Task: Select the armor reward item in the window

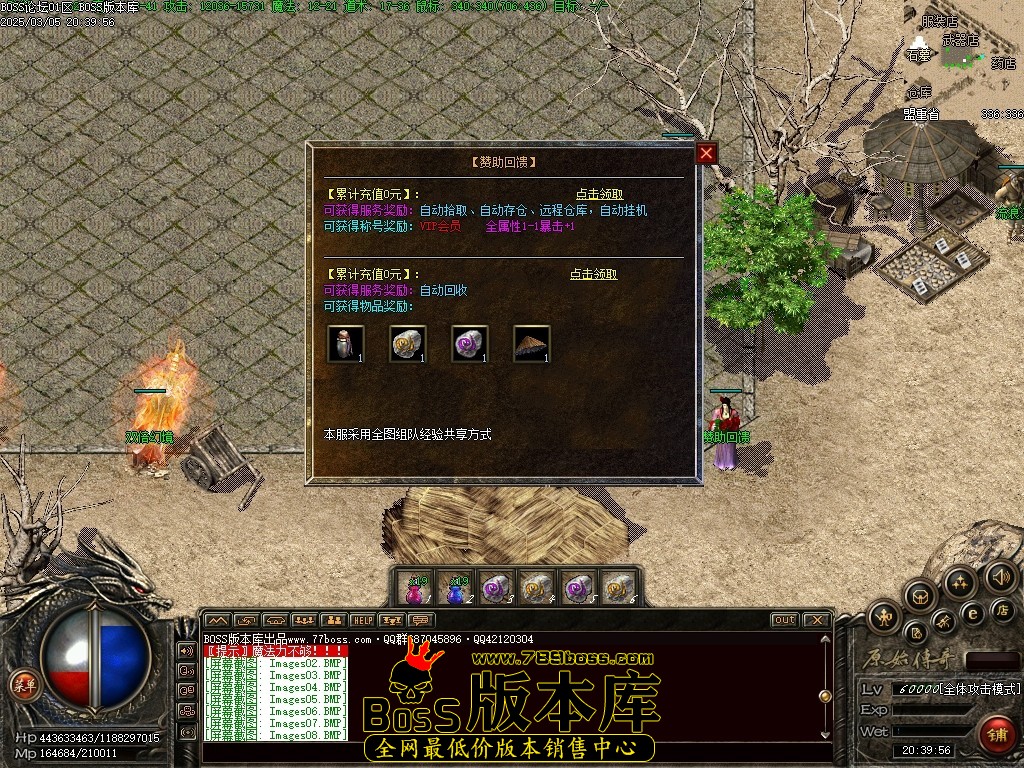Action: click(346, 344)
